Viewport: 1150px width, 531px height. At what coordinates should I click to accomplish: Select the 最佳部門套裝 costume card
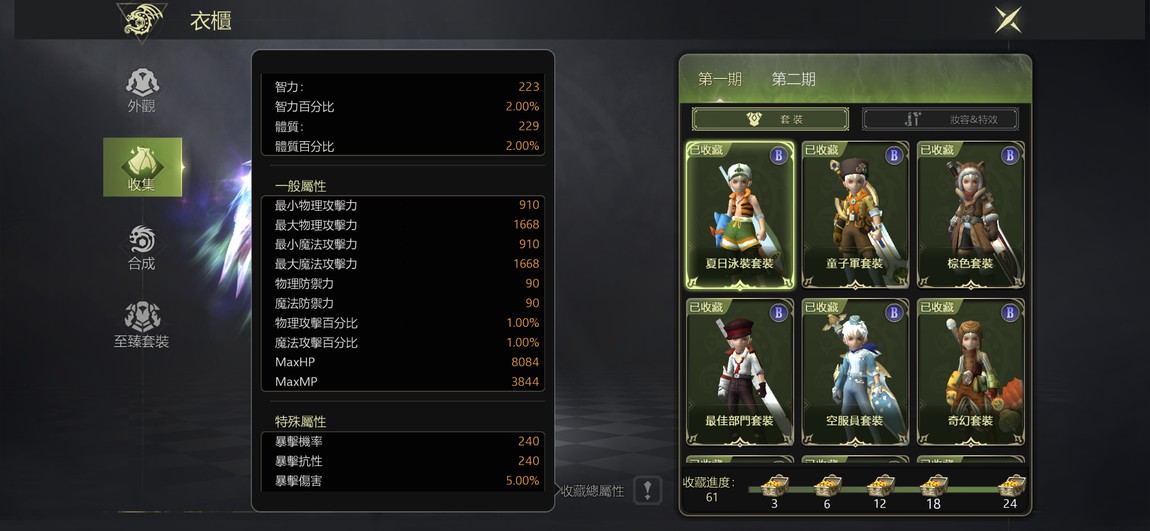point(740,371)
